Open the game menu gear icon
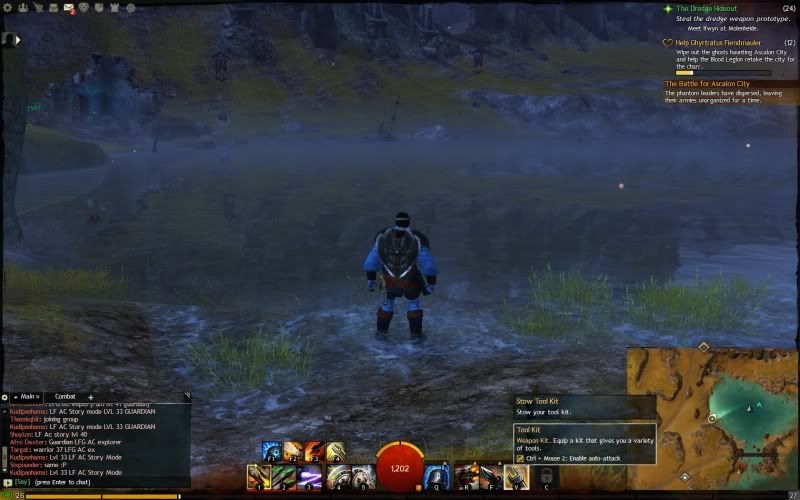Image resolution: width=800 pixels, height=500 pixels. point(9,7)
